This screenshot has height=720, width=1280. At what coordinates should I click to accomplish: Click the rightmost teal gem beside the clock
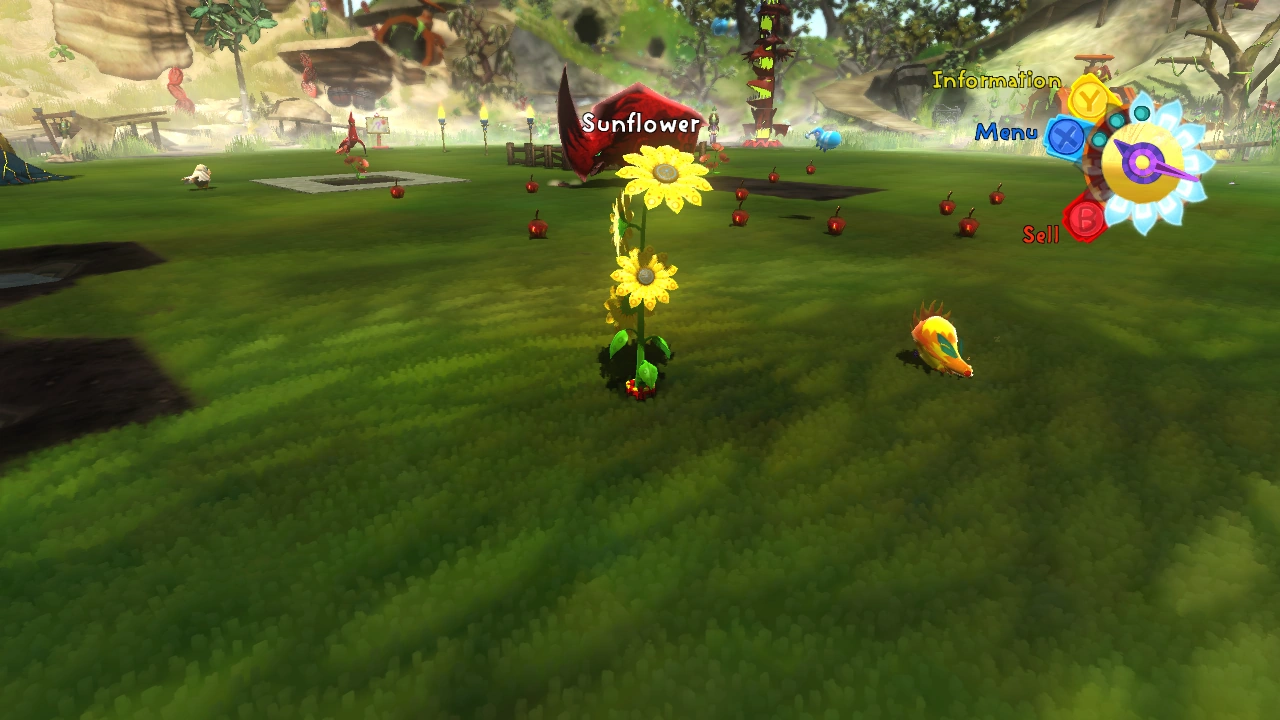coord(1140,113)
